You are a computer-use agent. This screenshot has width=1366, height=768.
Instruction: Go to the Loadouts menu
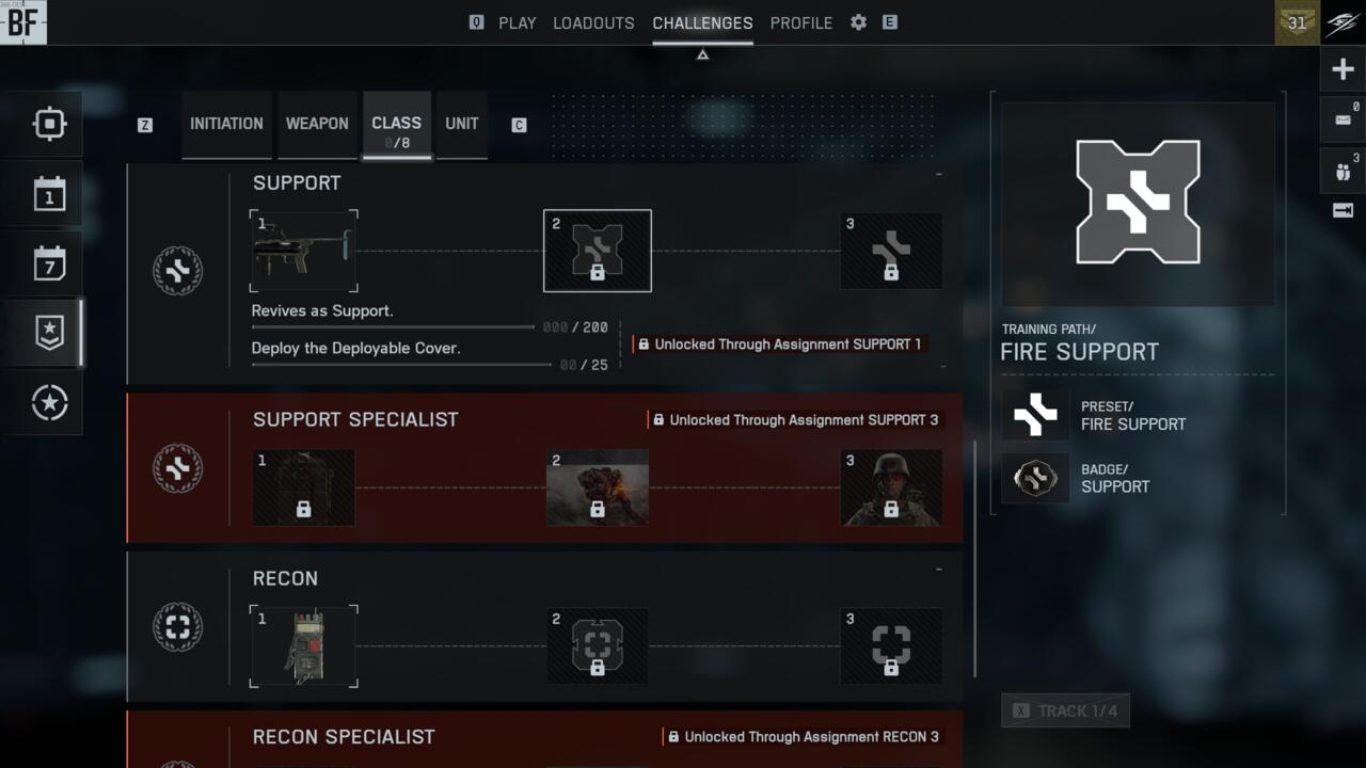pos(593,23)
